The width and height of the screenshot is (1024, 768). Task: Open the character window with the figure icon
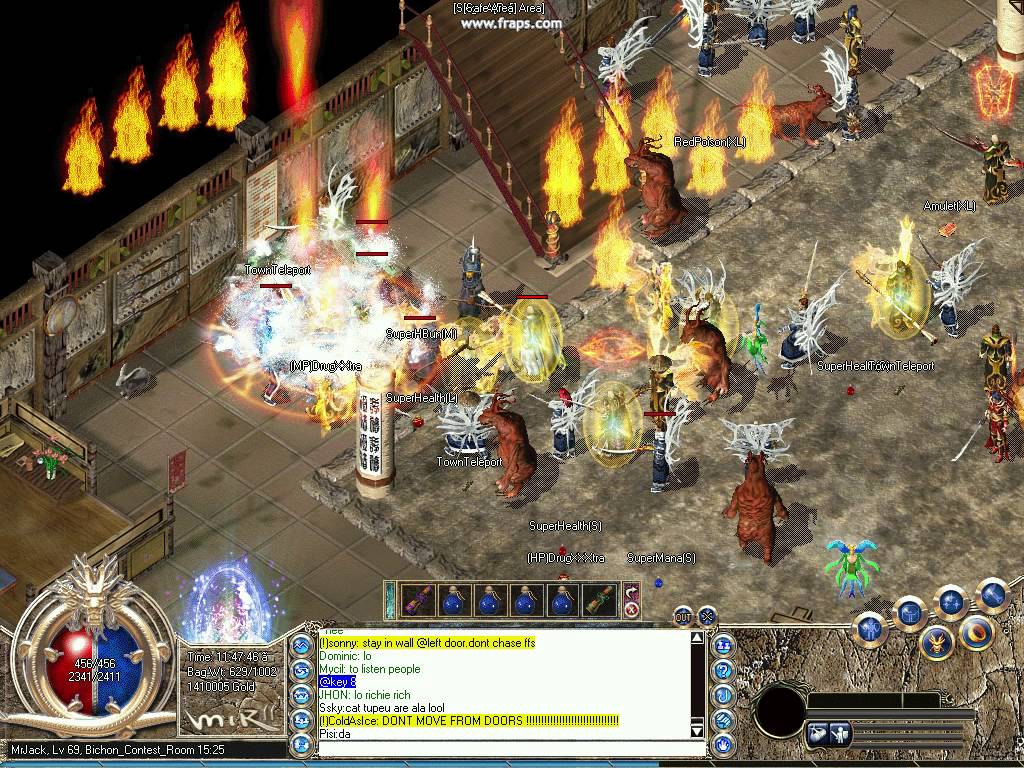point(870,628)
